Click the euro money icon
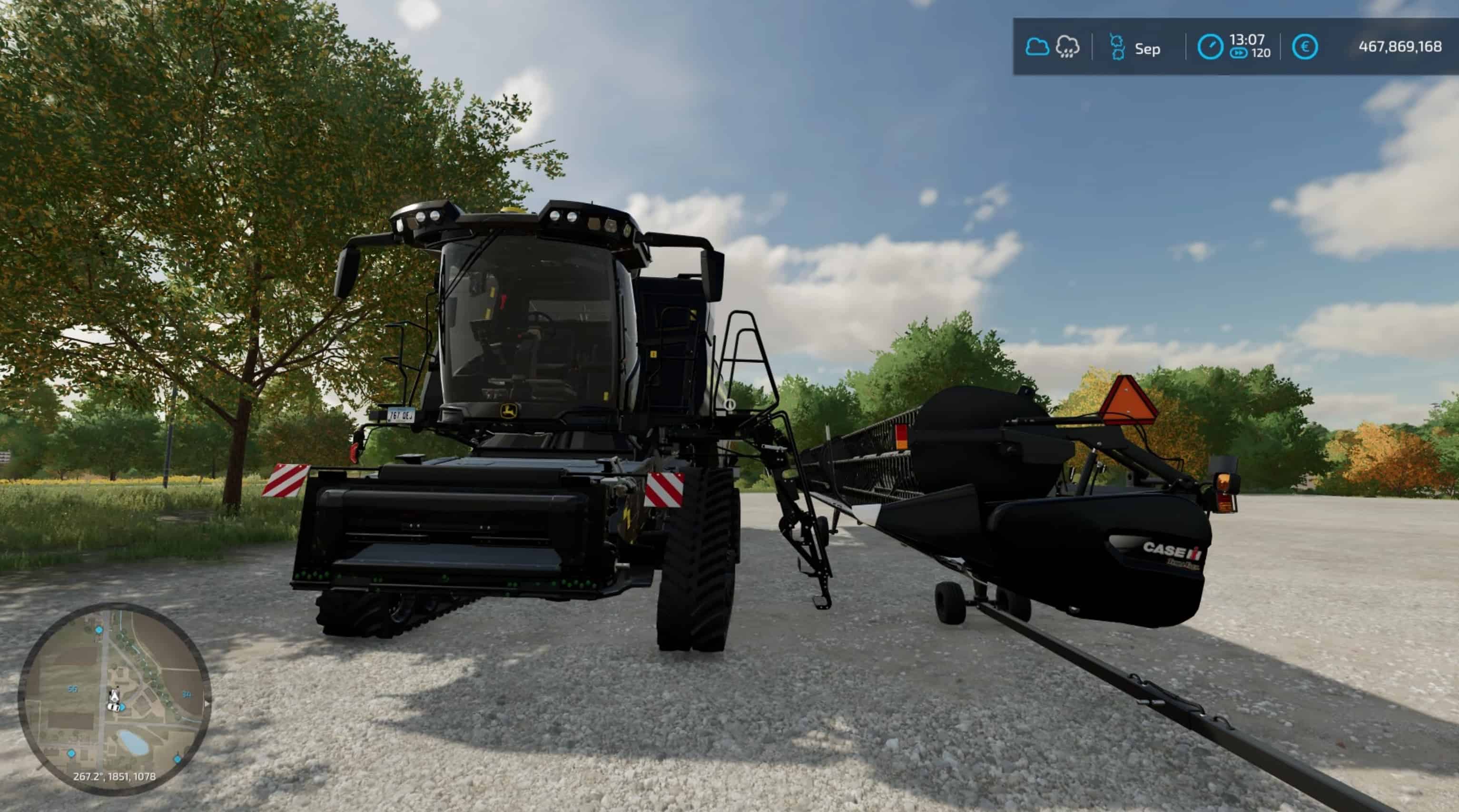Screen dimensions: 1459x812 [1305, 47]
